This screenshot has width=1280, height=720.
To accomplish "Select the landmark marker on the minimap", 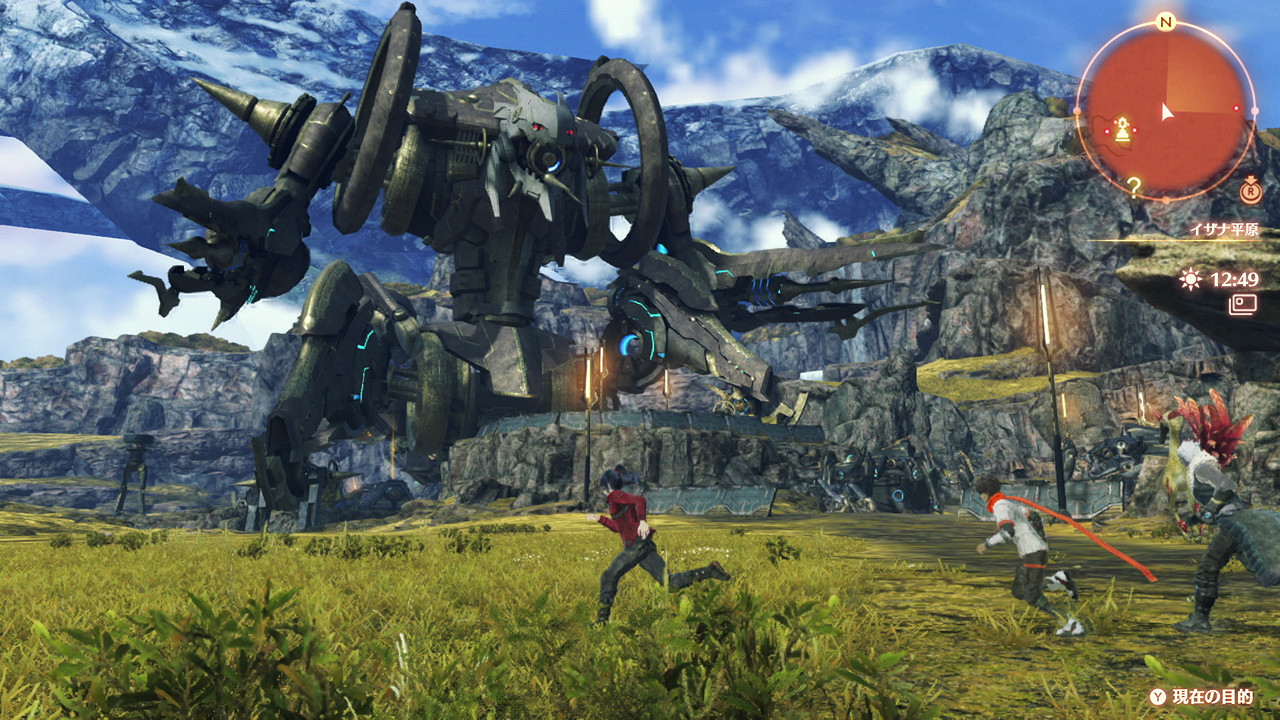I will (1123, 131).
